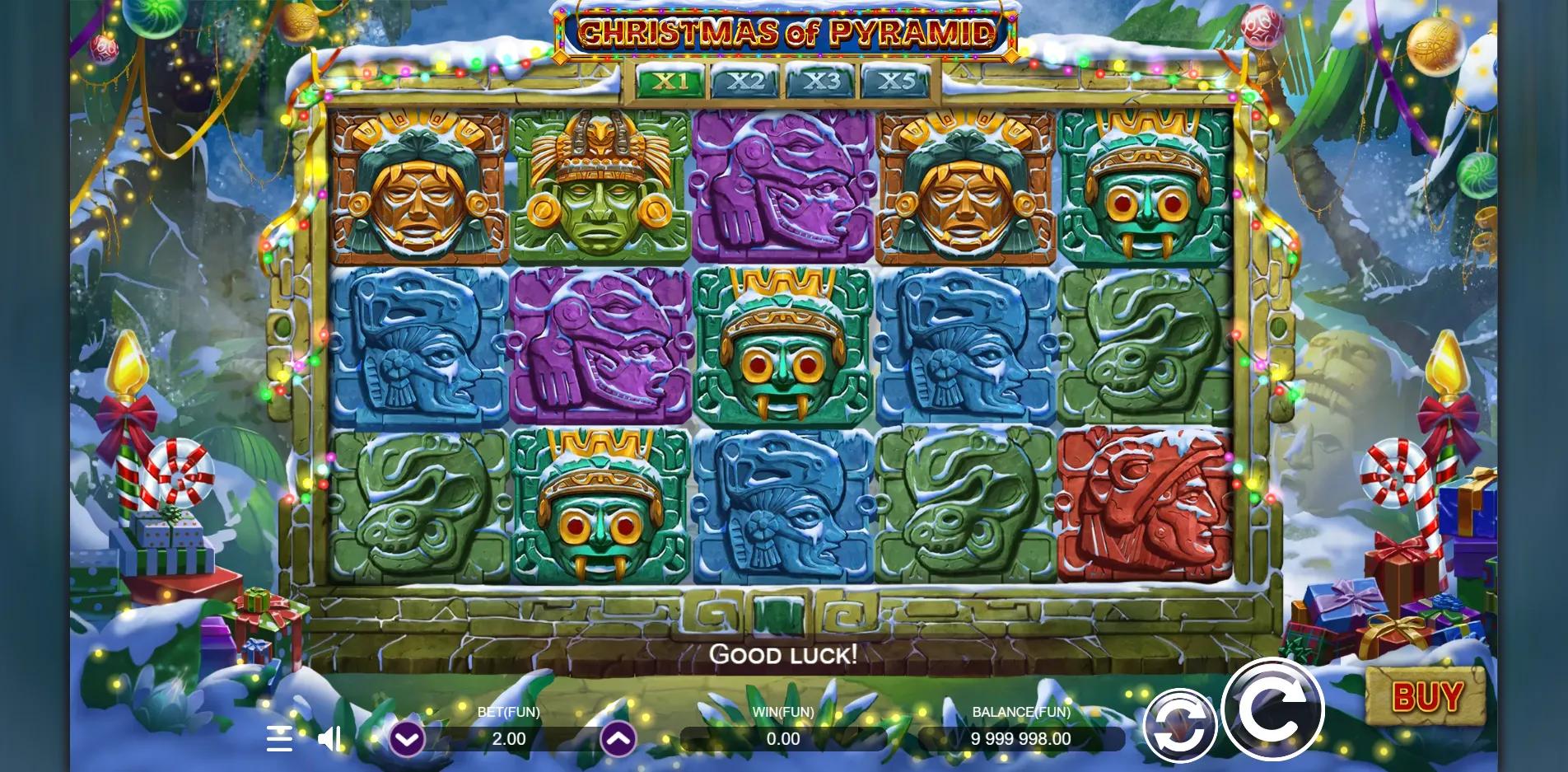Select the active X1 multiplier tab
The width and height of the screenshot is (1568, 772).
click(670, 81)
